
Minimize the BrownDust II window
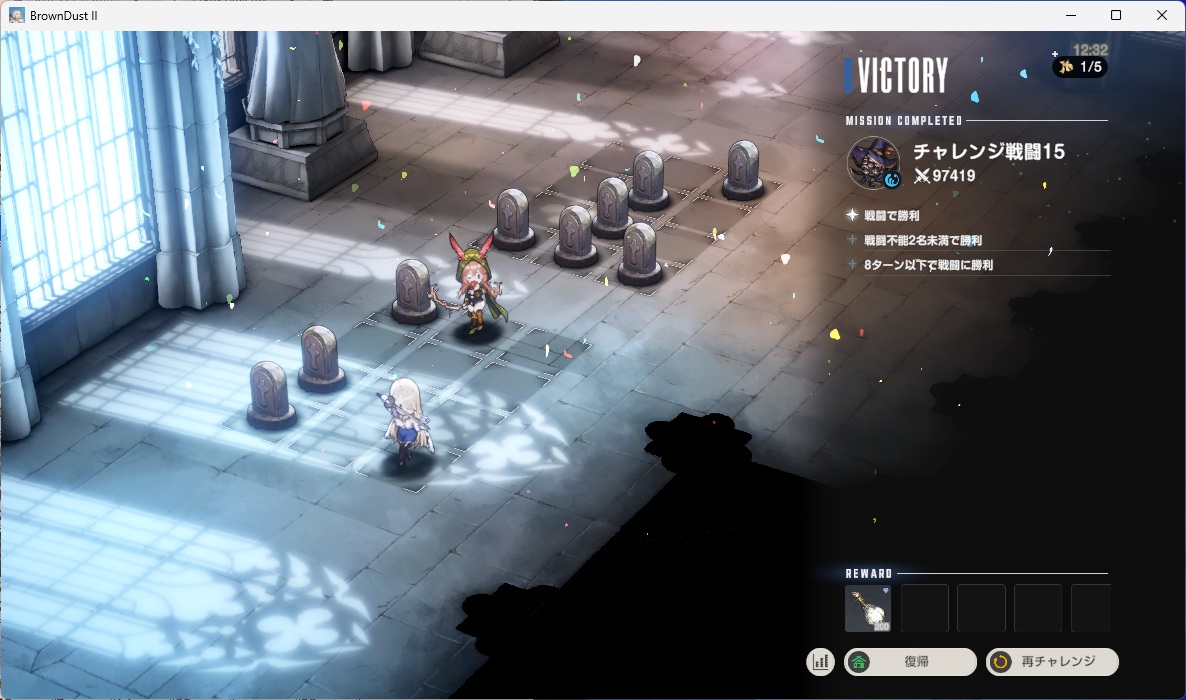pyautogui.click(x=1071, y=15)
